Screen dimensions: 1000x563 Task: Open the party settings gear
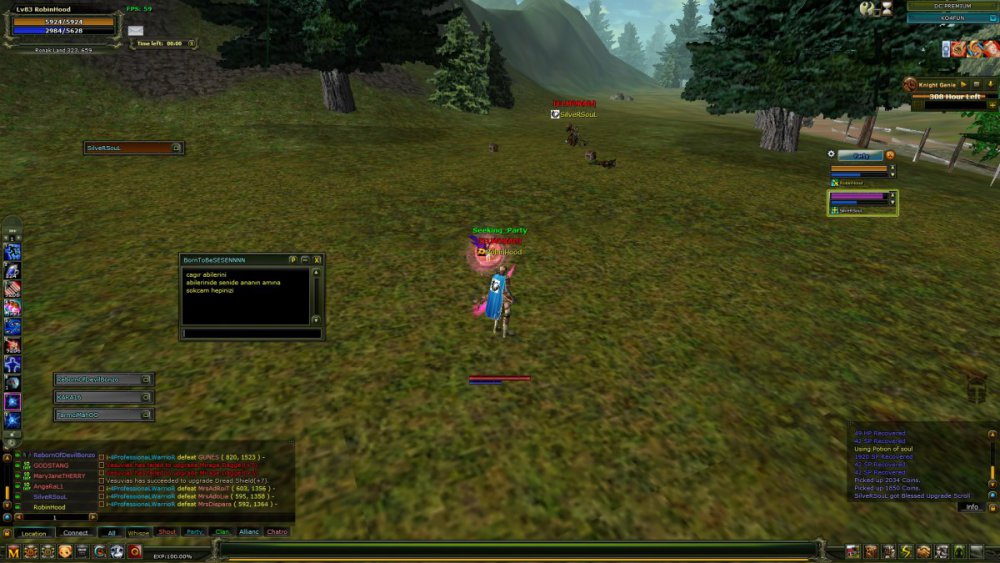[x=831, y=154]
